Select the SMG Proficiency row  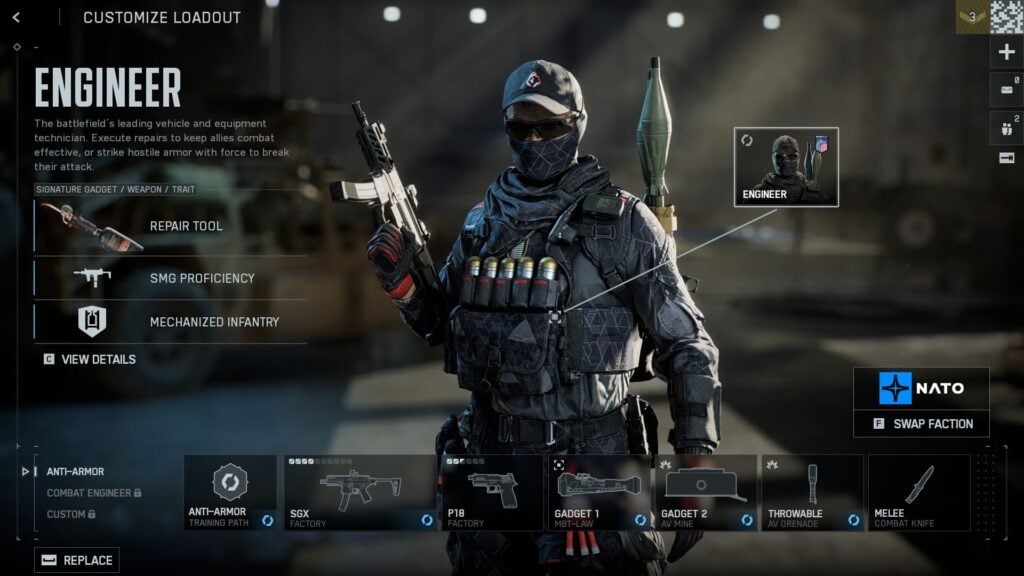click(x=170, y=278)
